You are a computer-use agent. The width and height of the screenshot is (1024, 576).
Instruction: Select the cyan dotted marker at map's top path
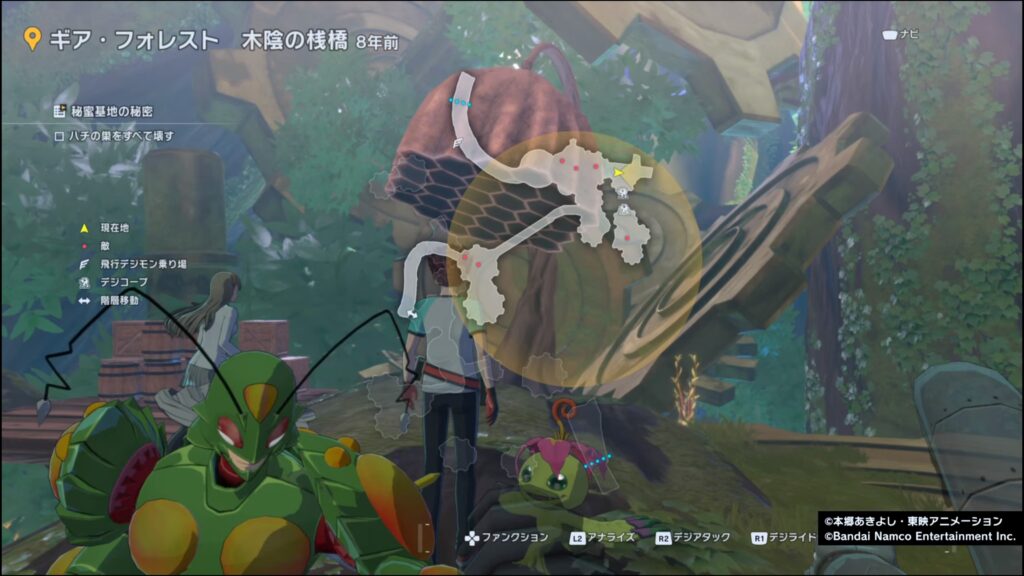460,102
